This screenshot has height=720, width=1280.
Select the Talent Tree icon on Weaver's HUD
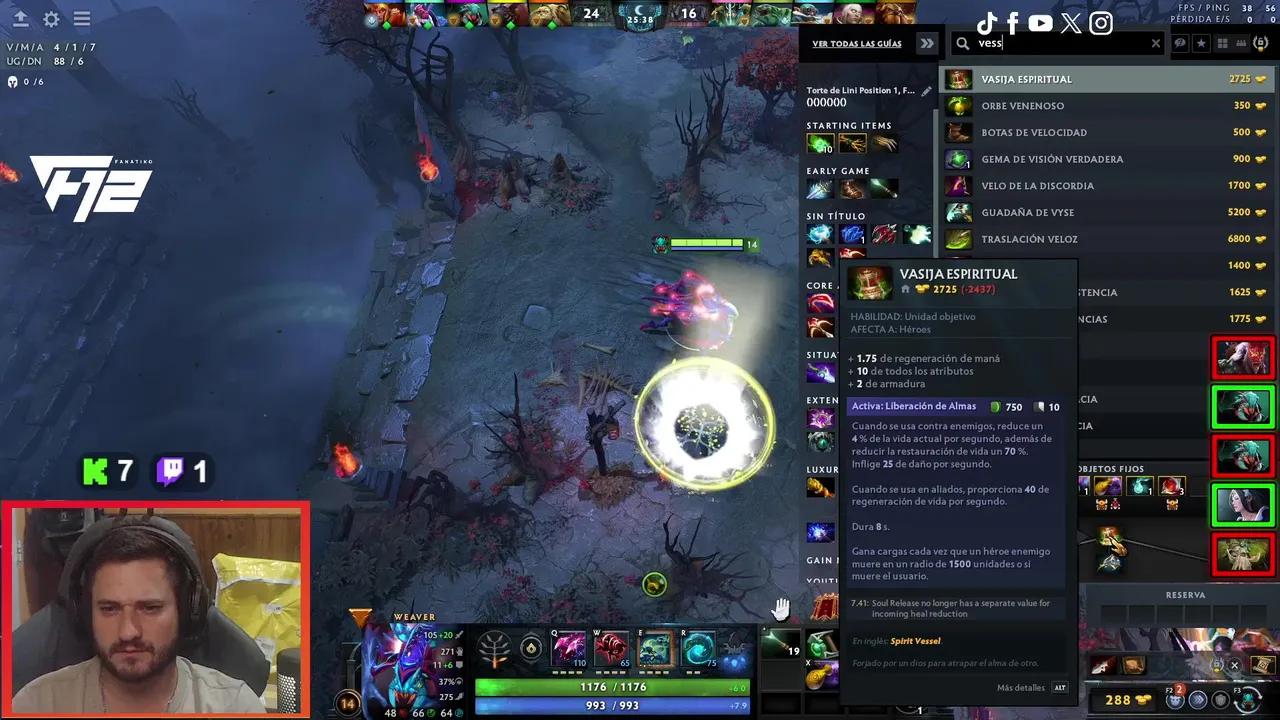click(x=494, y=648)
